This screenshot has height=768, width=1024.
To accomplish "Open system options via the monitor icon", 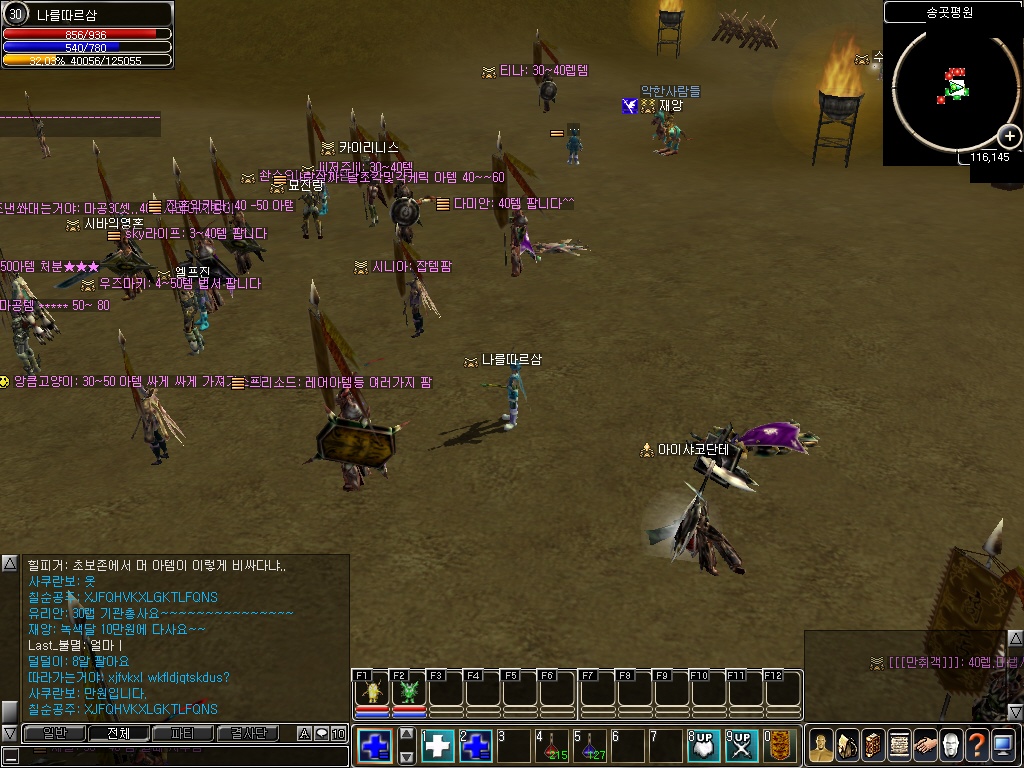I will (x=1003, y=745).
